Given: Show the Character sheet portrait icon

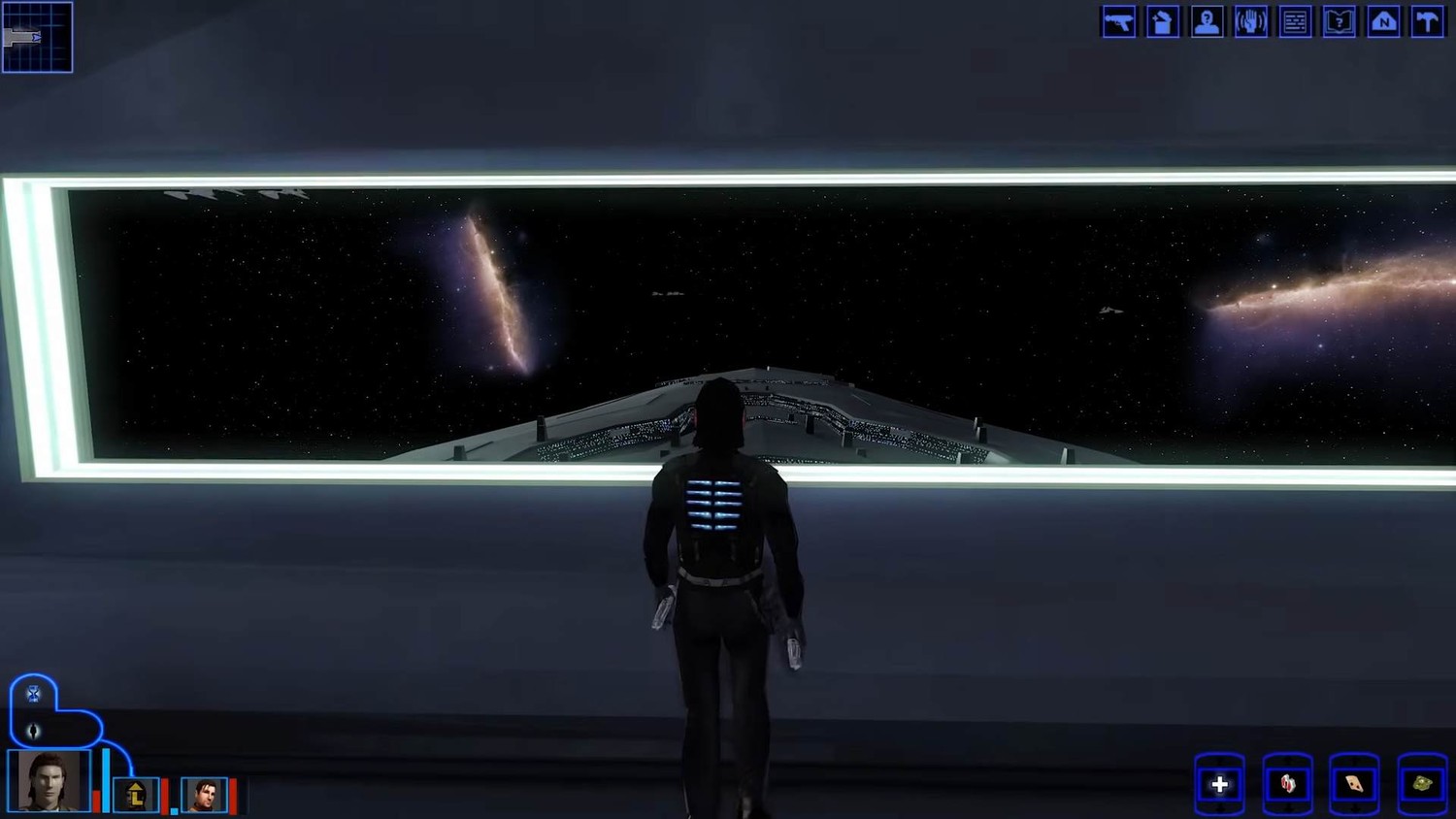Looking at the screenshot, I should tap(1207, 21).
